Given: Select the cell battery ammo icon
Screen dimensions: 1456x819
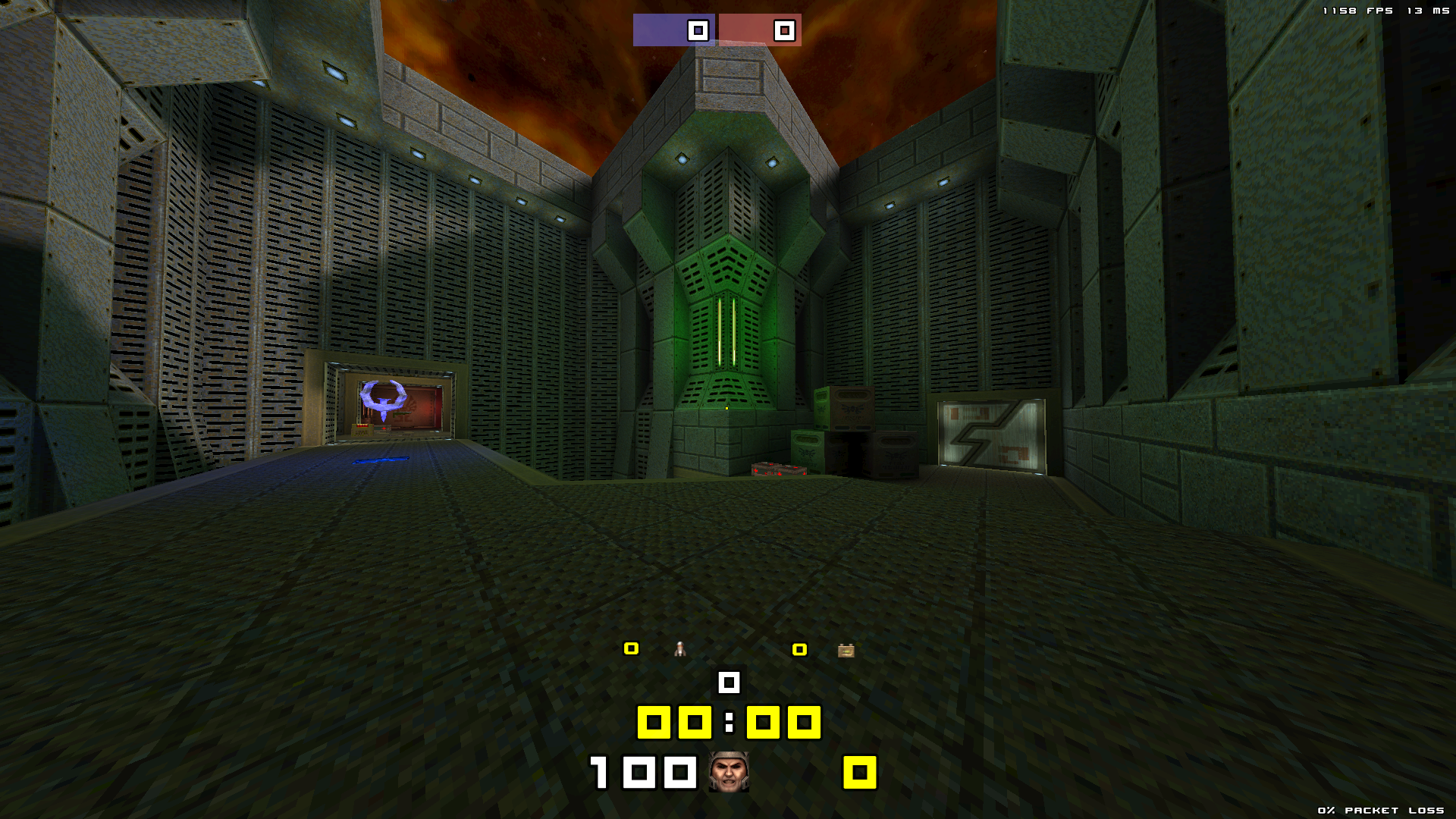Looking at the screenshot, I should [846, 650].
